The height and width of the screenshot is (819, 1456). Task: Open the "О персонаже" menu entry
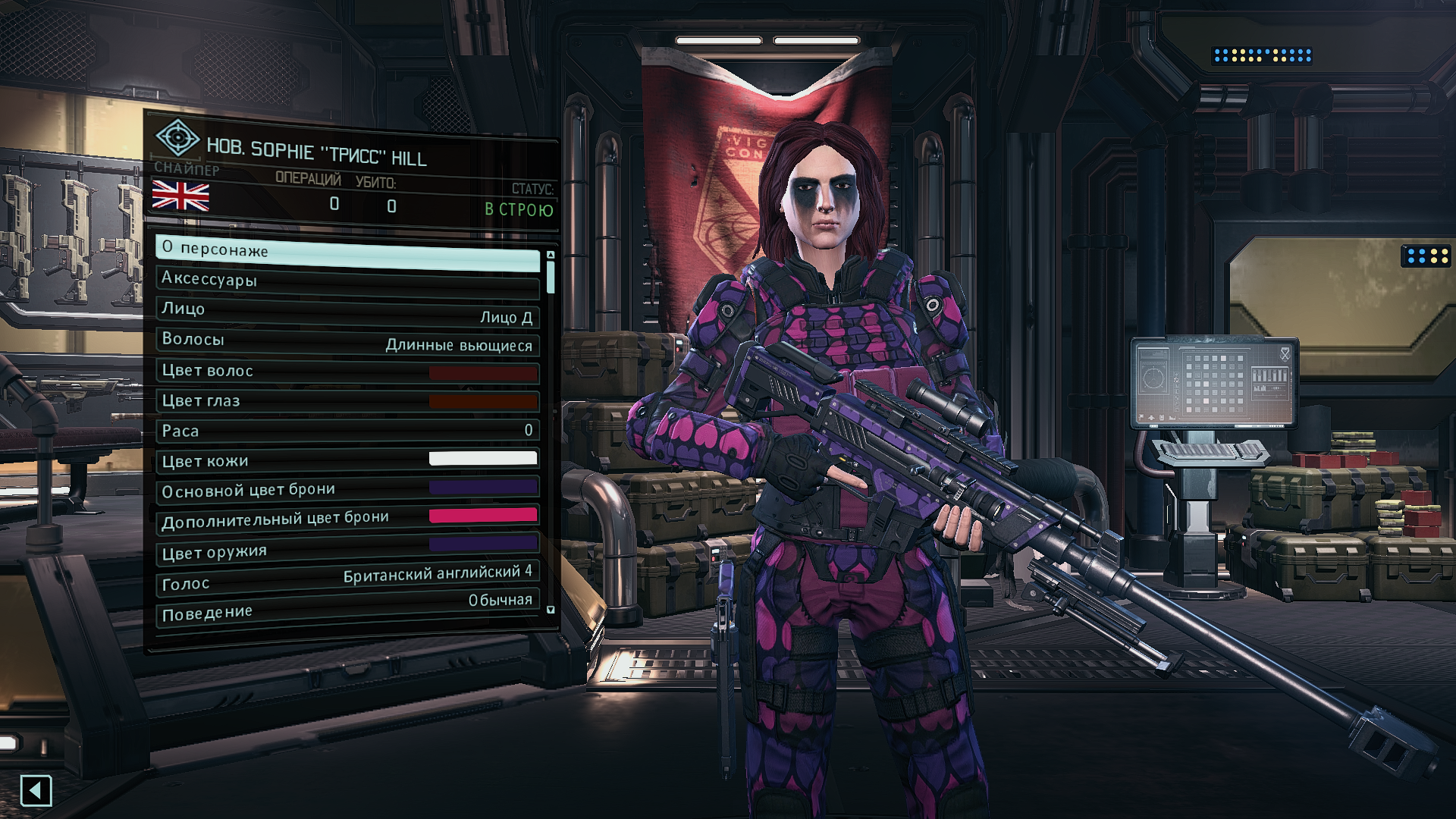(347, 252)
